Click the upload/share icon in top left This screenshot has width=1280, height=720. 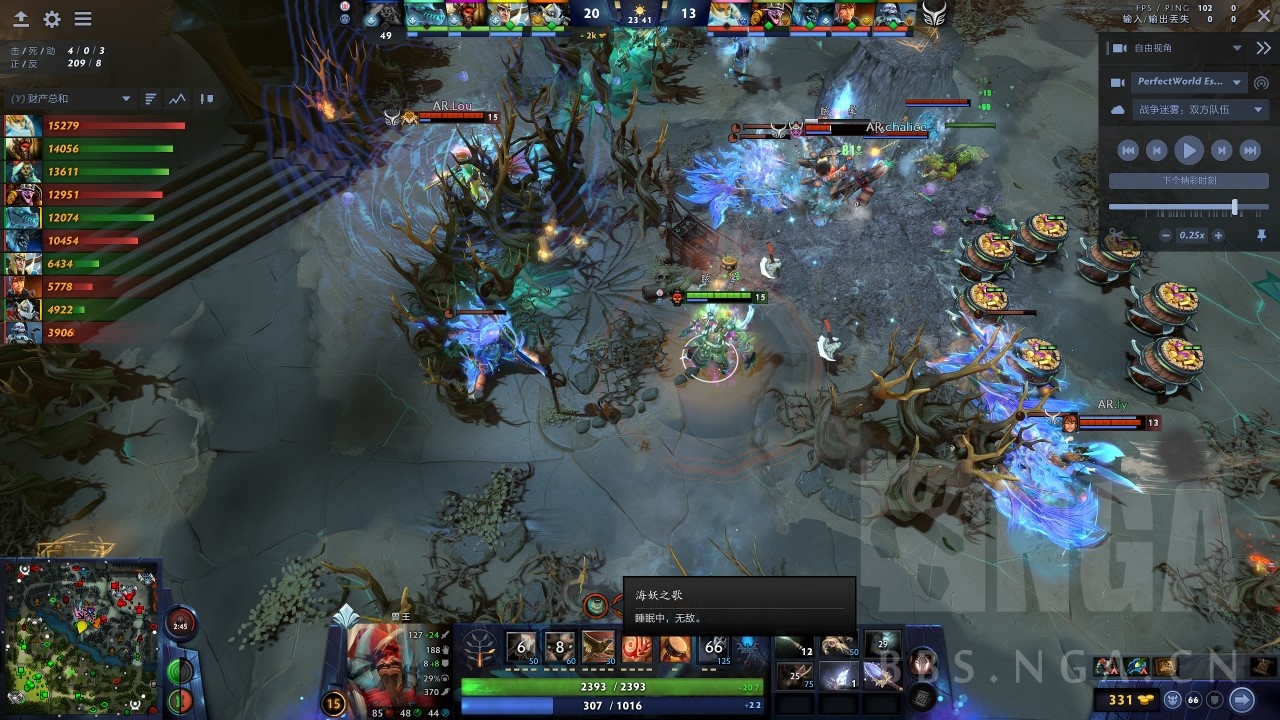[20, 17]
